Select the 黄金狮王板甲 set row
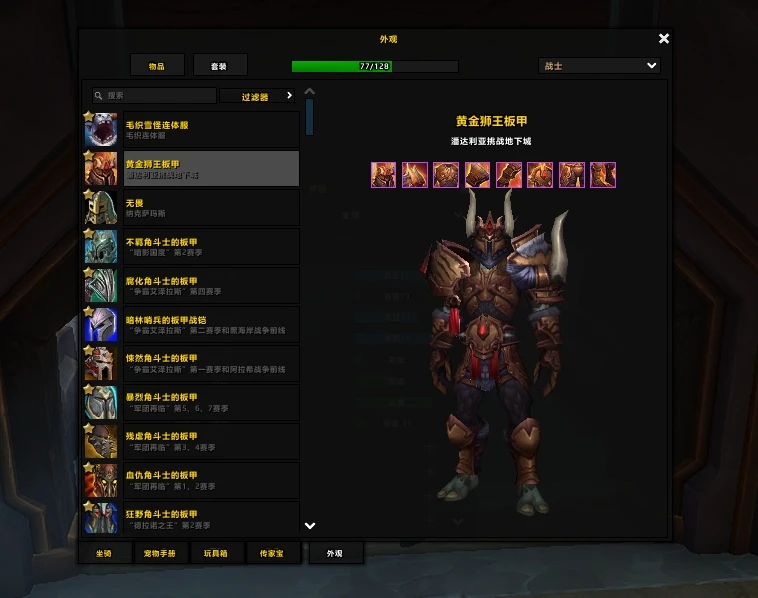Screen dimensions: 758x598 click(192, 169)
